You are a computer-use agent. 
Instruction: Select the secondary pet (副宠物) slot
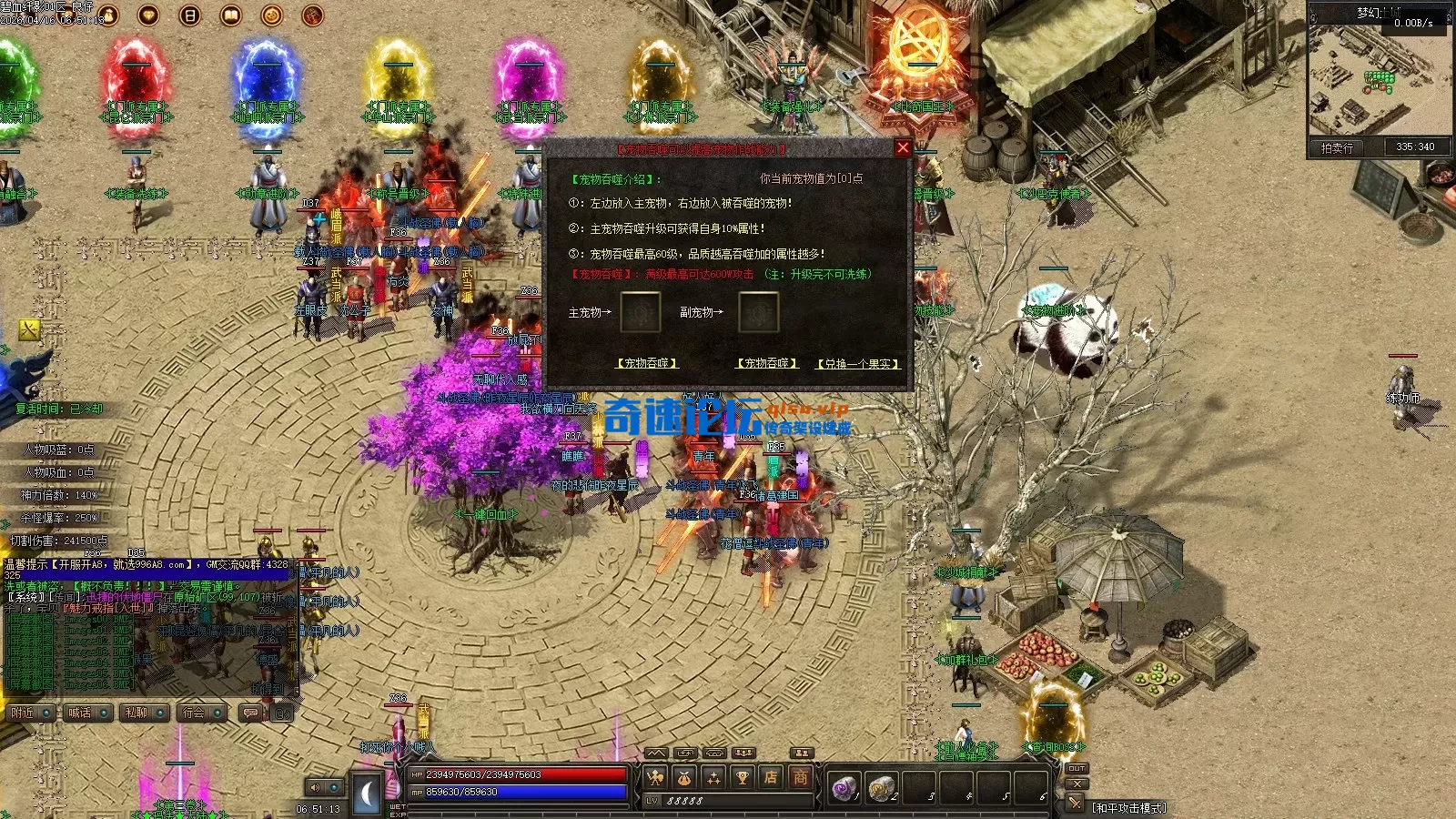coord(758,312)
